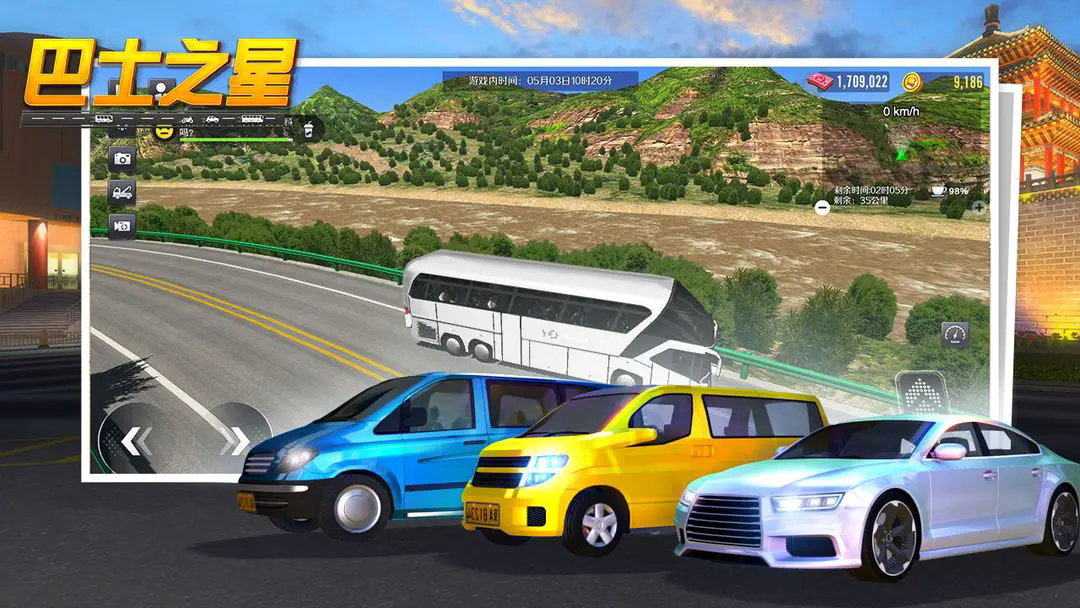Steer right with the right arrow
Screen dimensions: 1080x608
tap(236, 439)
